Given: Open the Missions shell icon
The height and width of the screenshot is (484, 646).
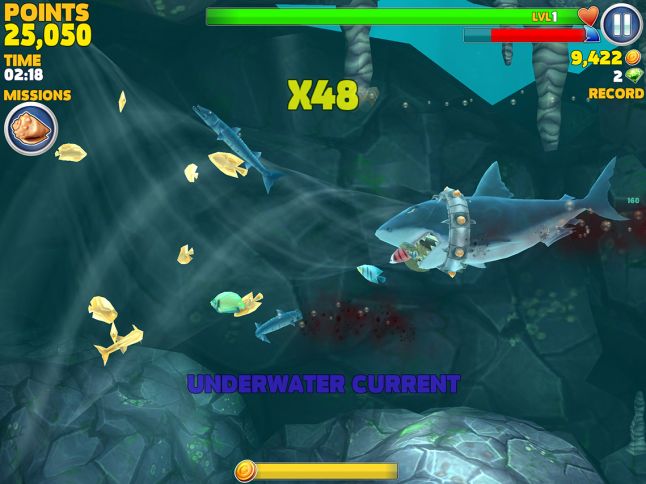Looking at the screenshot, I should click(31, 129).
